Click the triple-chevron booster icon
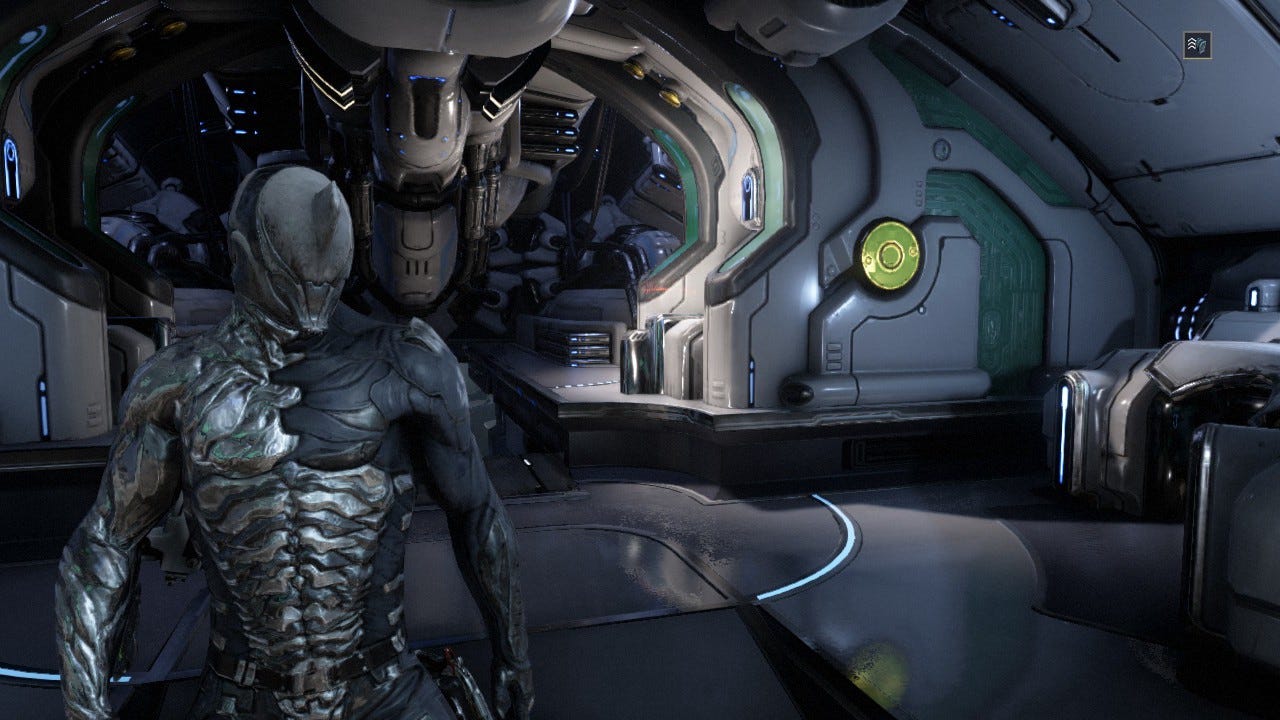 pos(1197,45)
